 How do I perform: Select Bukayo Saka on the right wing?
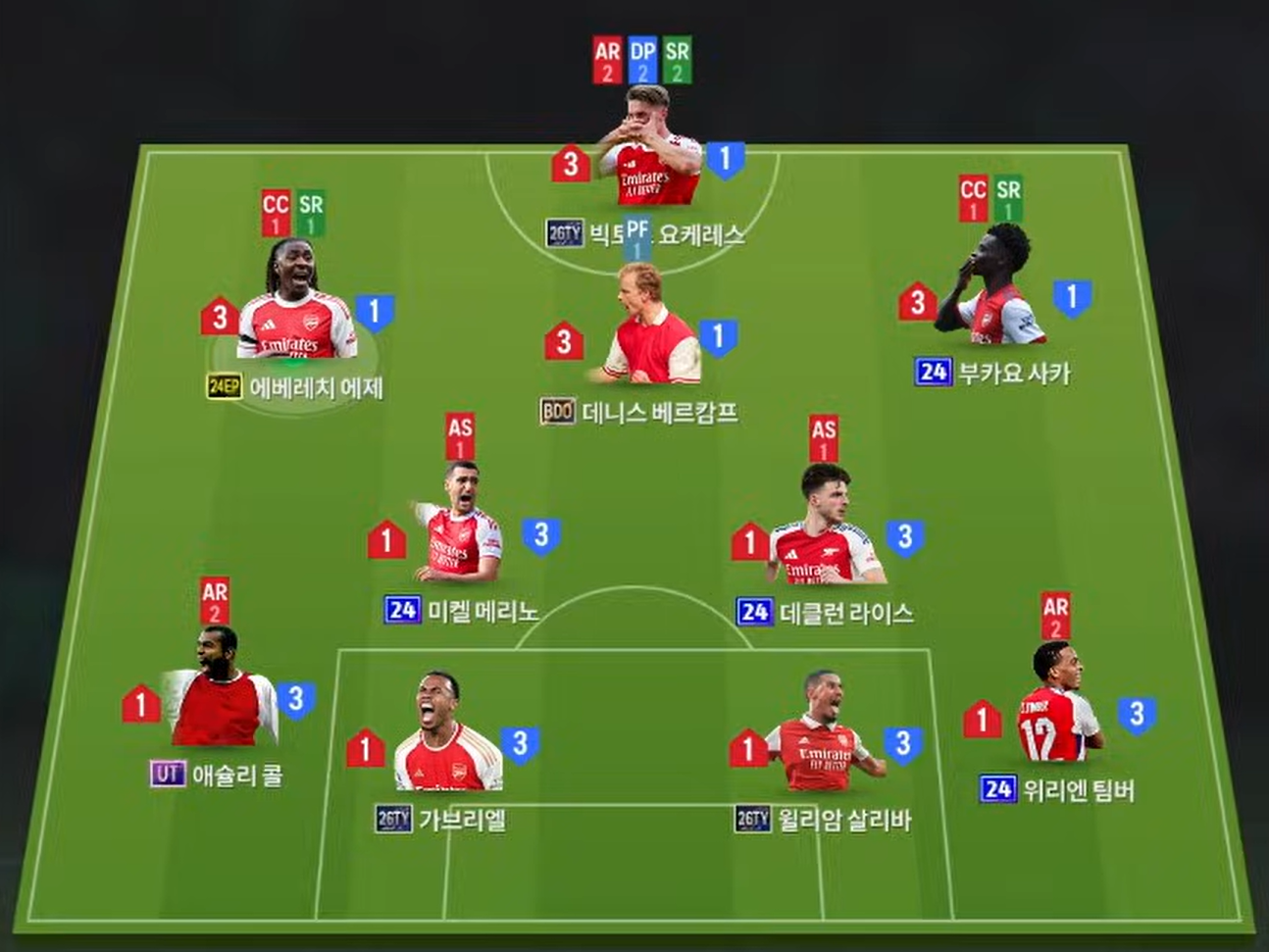pyautogui.click(x=990, y=294)
